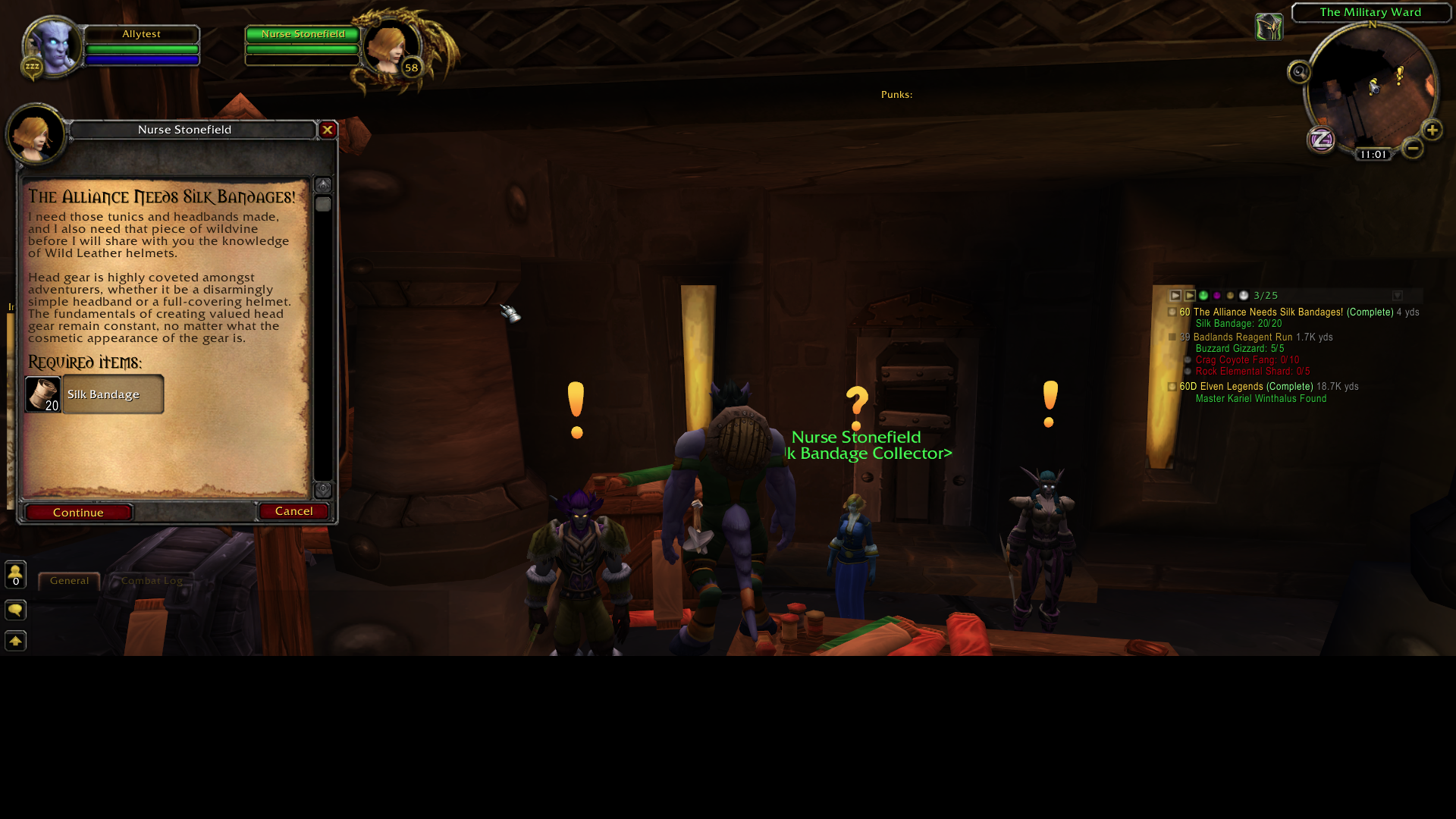Switch to the Combat Log tab

150,580
